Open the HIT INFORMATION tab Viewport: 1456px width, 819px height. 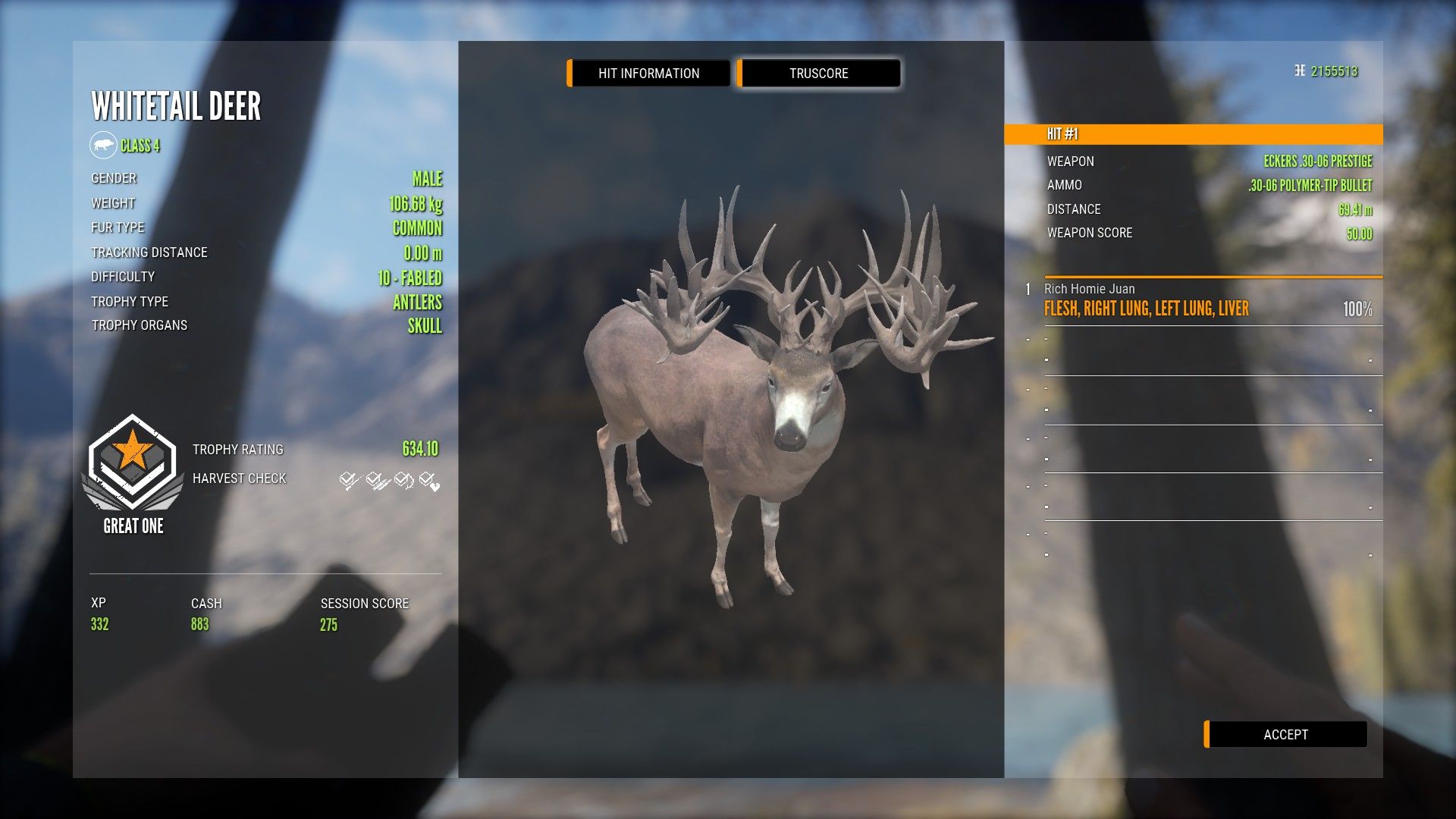click(648, 73)
